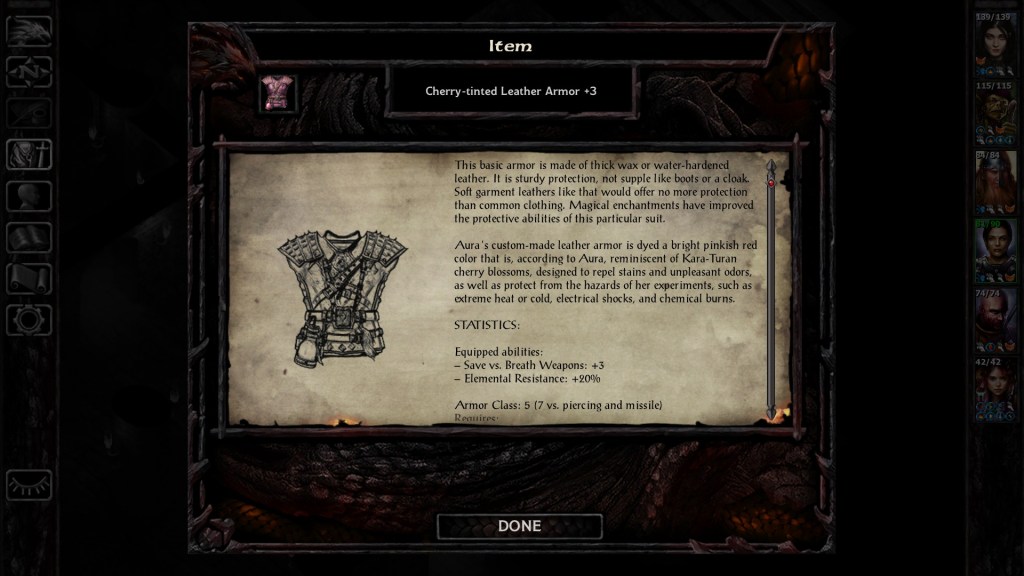Open the character record head-silhouette icon
The height and width of the screenshot is (576, 1024).
click(x=29, y=196)
